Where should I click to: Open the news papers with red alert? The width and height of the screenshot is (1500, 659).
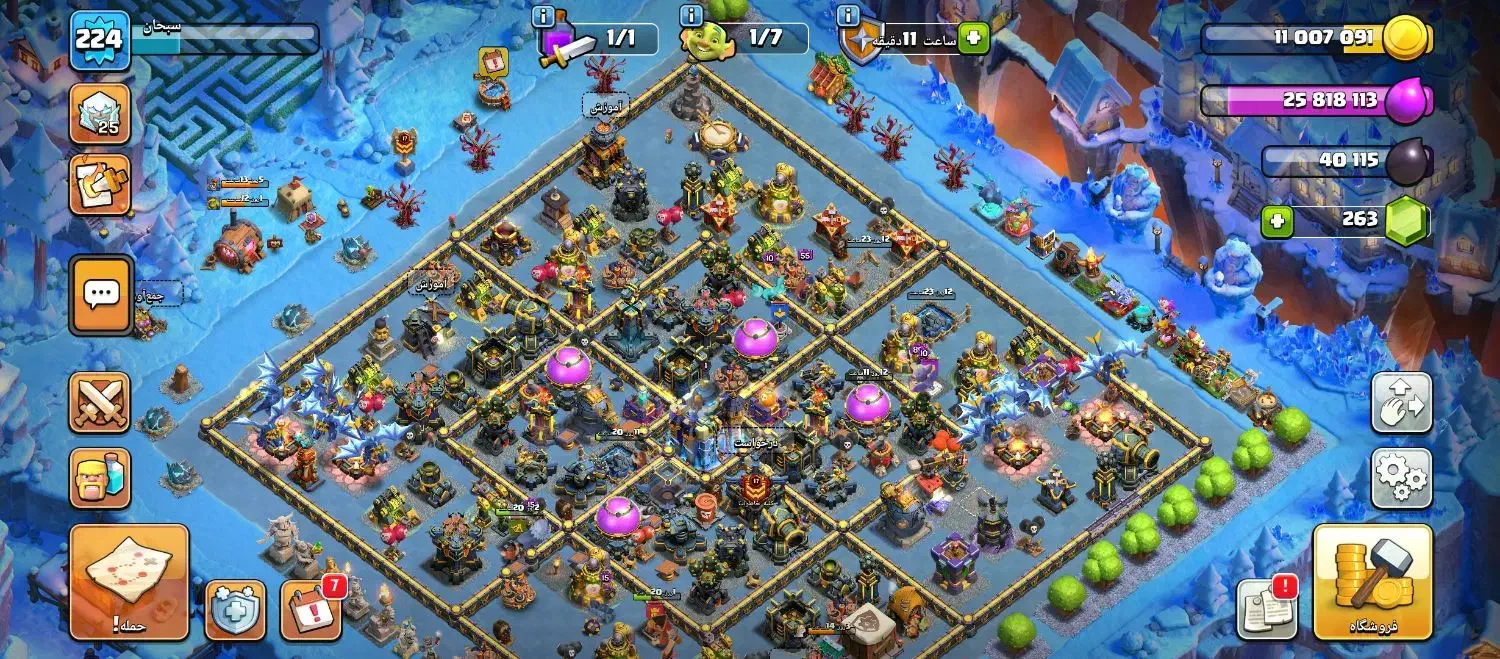(x=1266, y=608)
